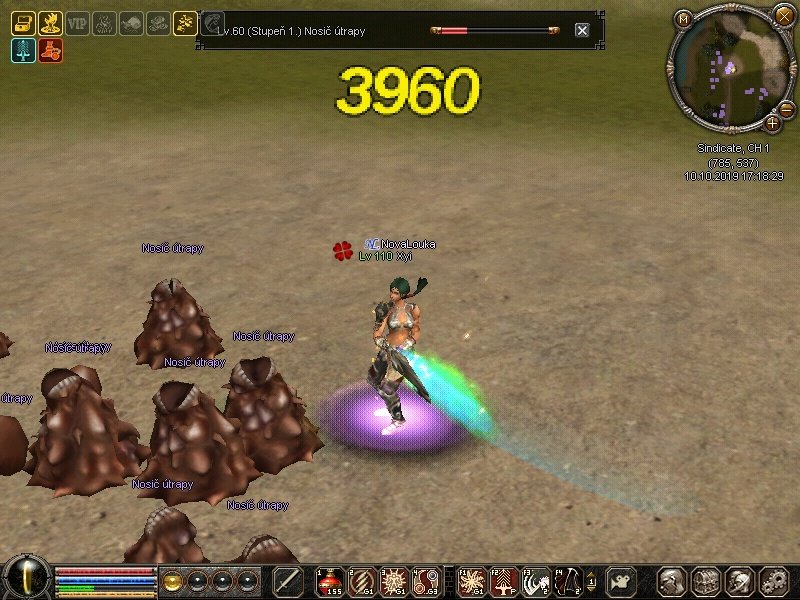Click the red boot buff icon
The height and width of the screenshot is (600, 800).
tap(50, 50)
